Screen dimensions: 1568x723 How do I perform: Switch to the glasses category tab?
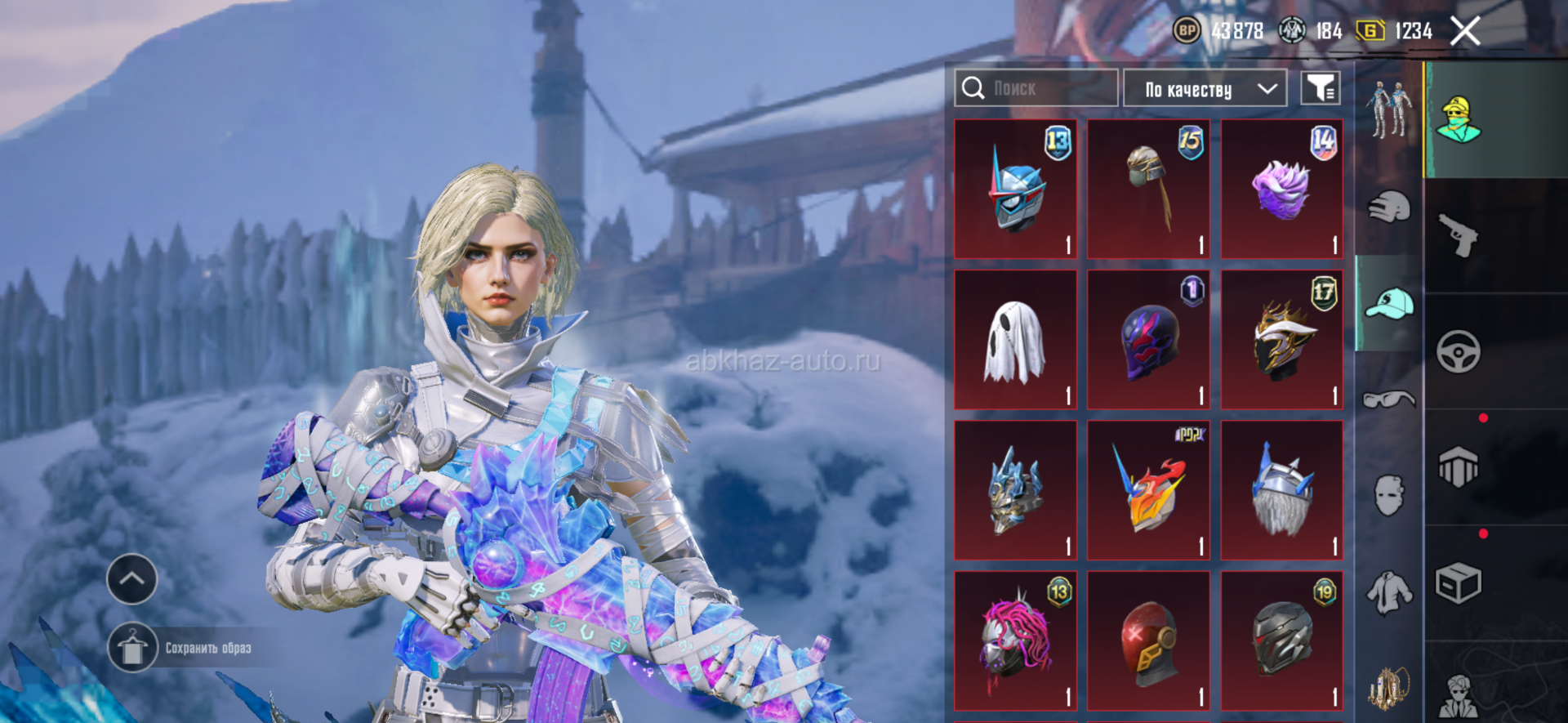(x=1388, y=399)
